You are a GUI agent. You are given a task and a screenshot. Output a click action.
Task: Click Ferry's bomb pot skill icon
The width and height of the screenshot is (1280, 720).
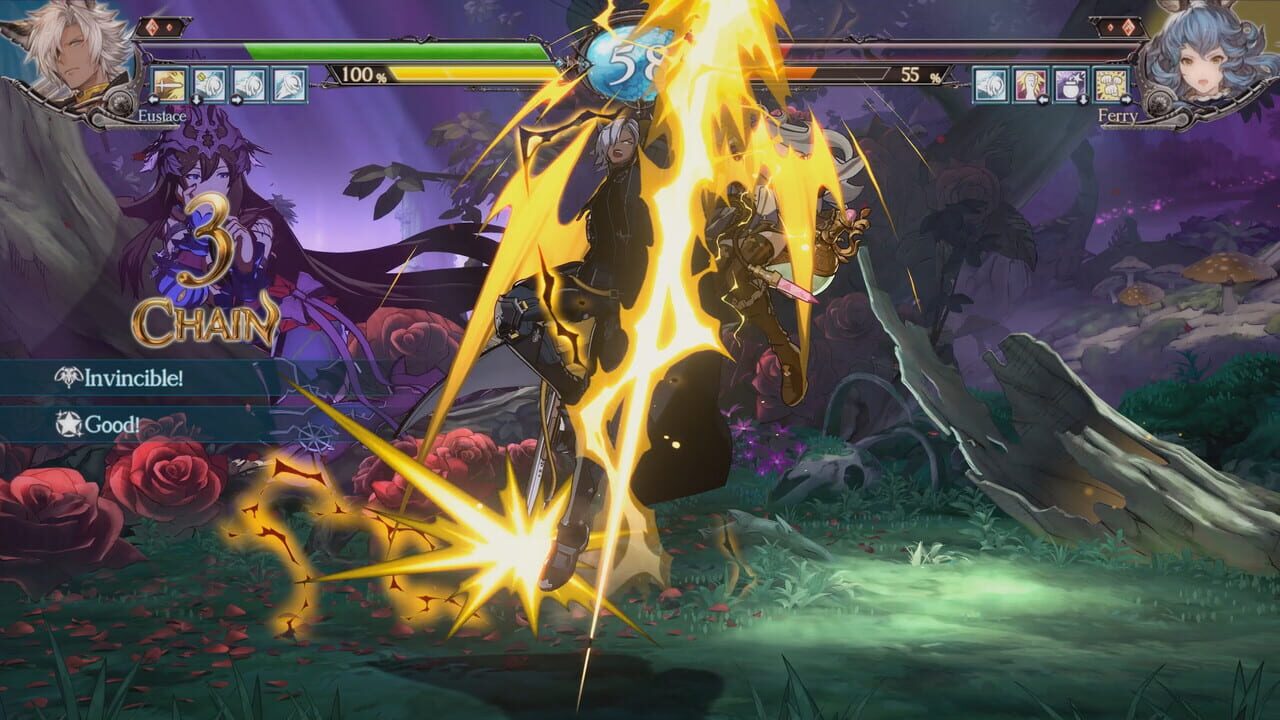coord(1069,85)
